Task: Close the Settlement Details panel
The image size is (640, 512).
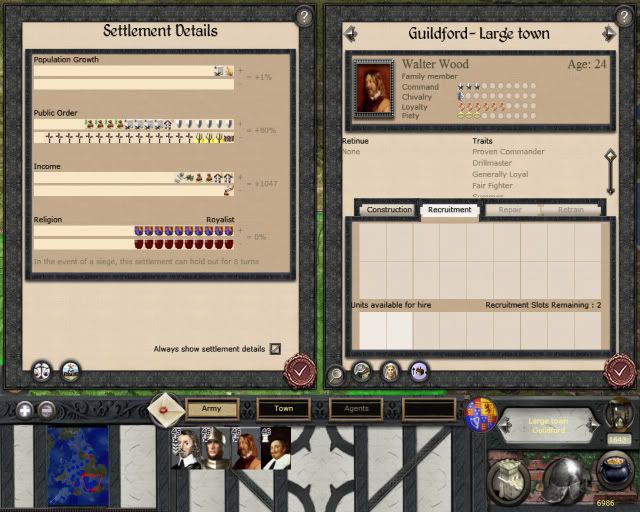Action: tap(296, 371)
